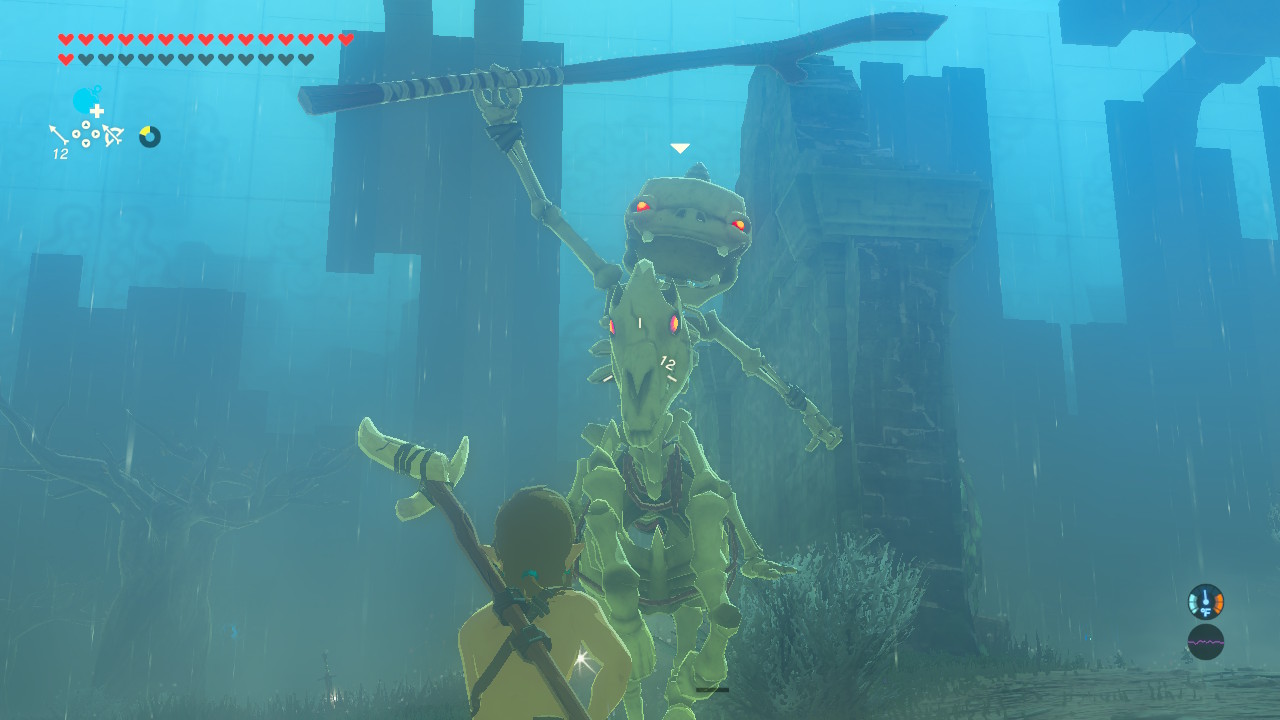Click the down arrow of the D-pad cluster
Viewport: 1280px width, 720px height.
86,142
